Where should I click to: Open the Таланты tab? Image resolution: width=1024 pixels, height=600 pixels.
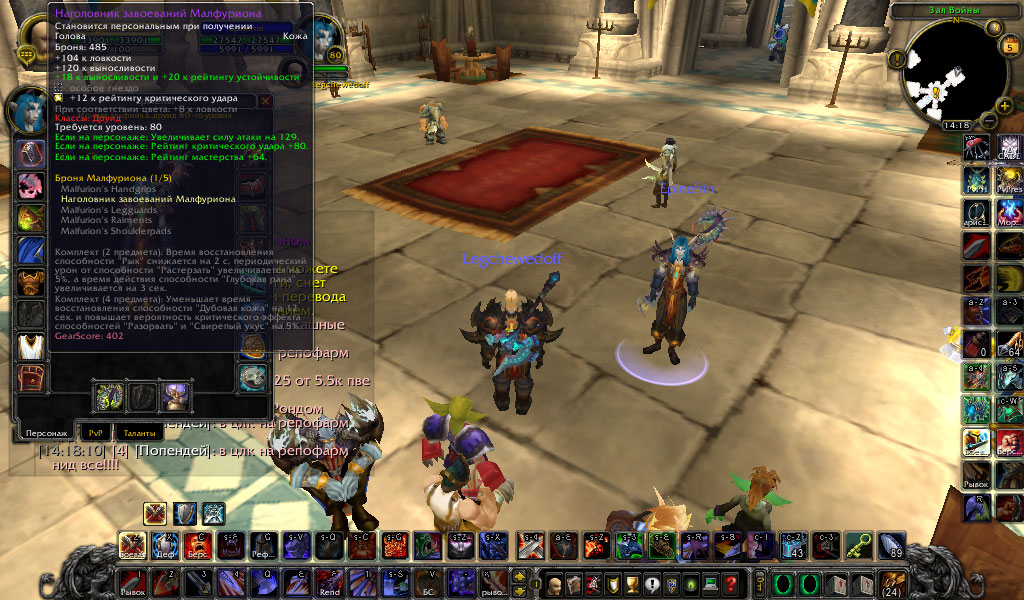[x=139, y=433]
